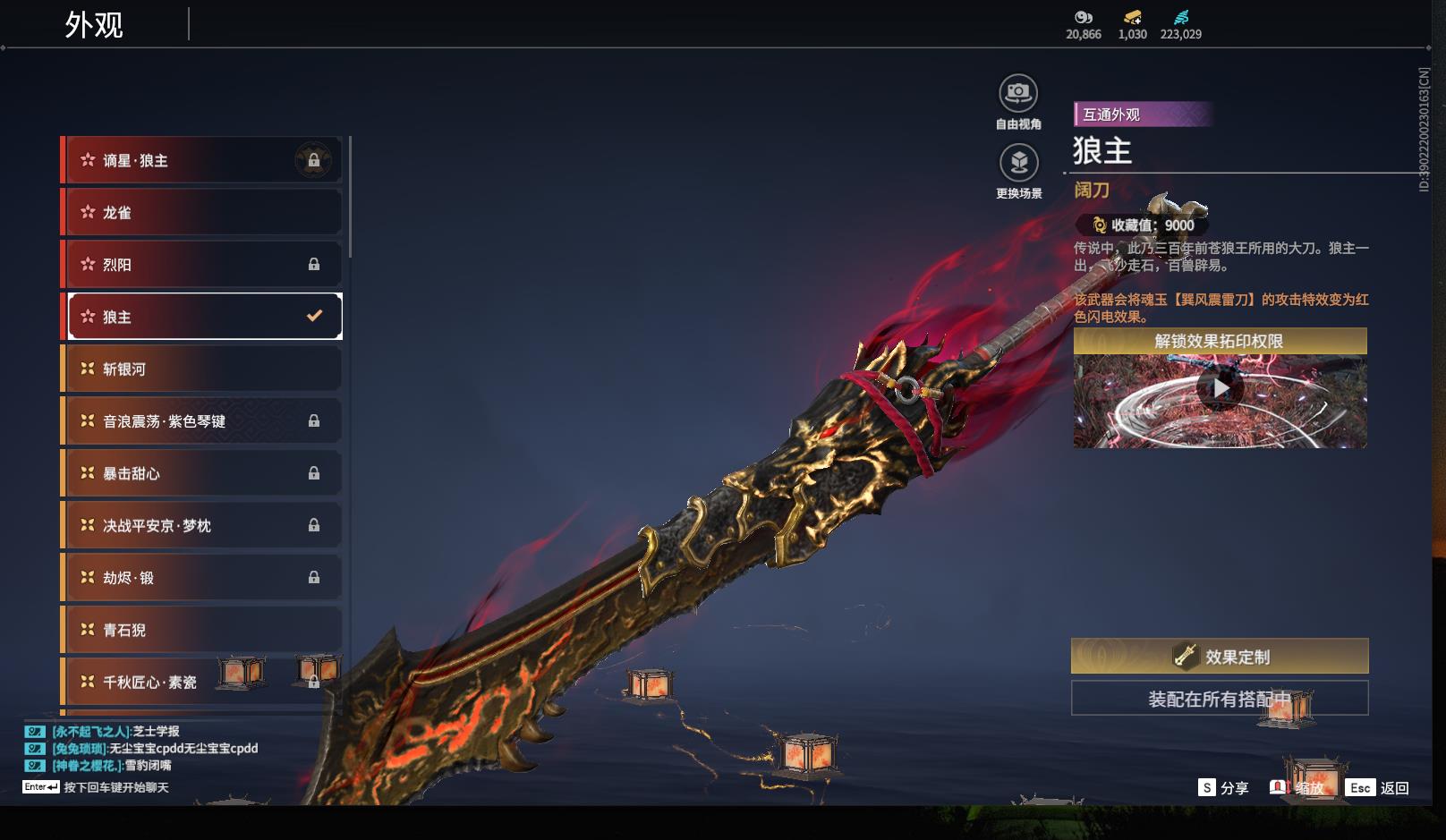Image resolution: width=1446 pixels, height=840 pixels.
Task: Select 音浪震荡·紫色琴键 skin
Action: tap(203, 421)
